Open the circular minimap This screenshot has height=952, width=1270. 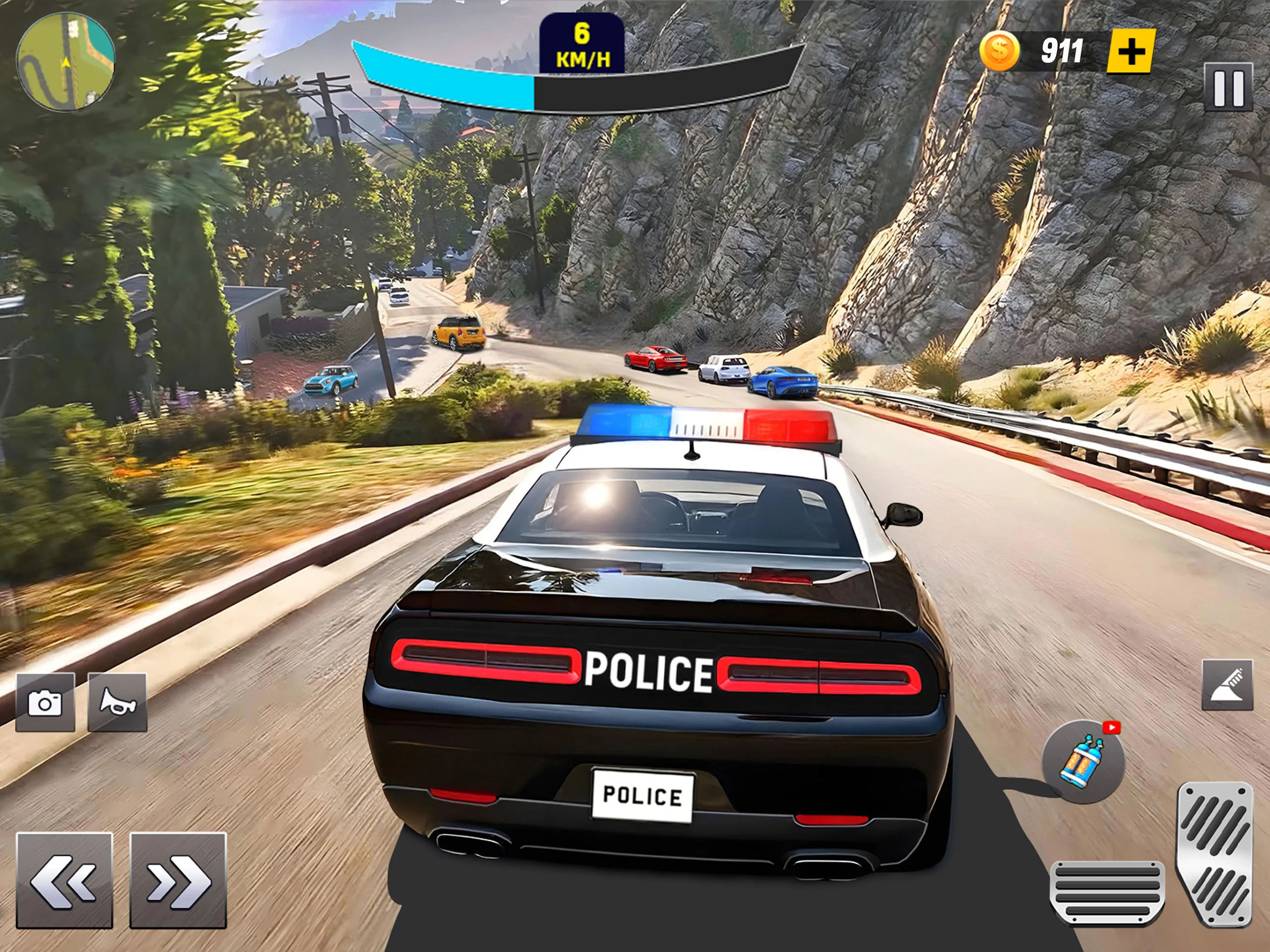pyautogui.click(x=65, y=62)
